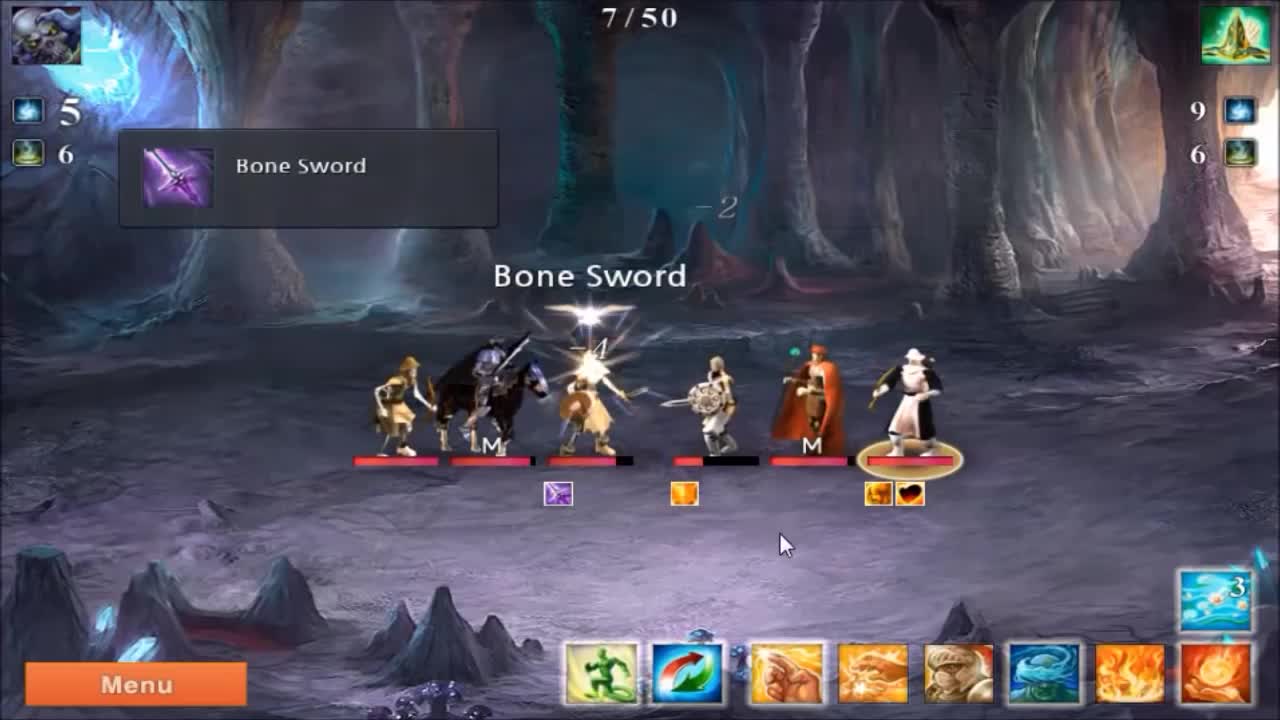Click the Bone Sword tooltip thumbnail
The image size is (1280, 720).
tap(176, 177)
